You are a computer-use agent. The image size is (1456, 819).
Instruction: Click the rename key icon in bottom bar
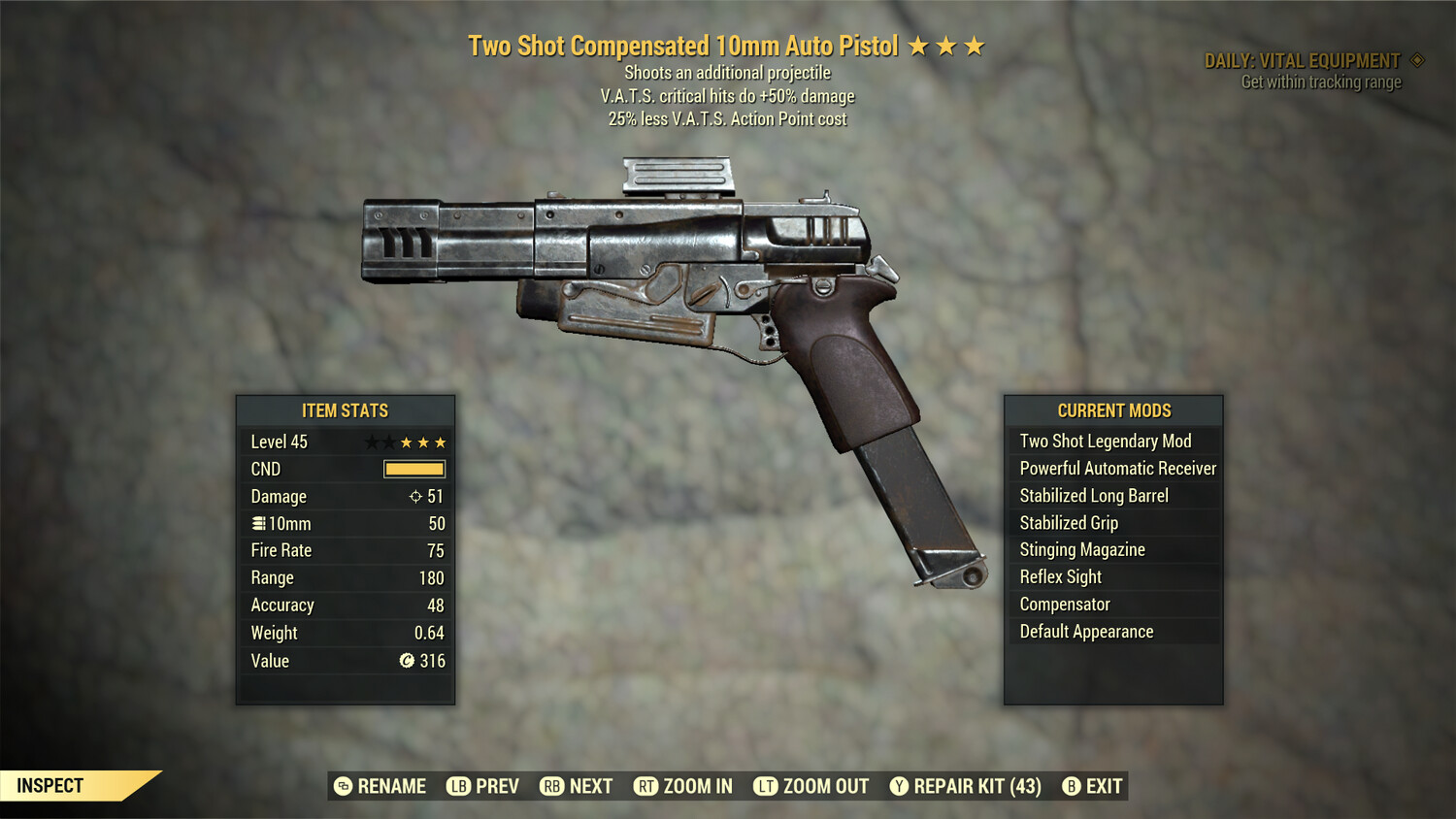pos(342,786)
